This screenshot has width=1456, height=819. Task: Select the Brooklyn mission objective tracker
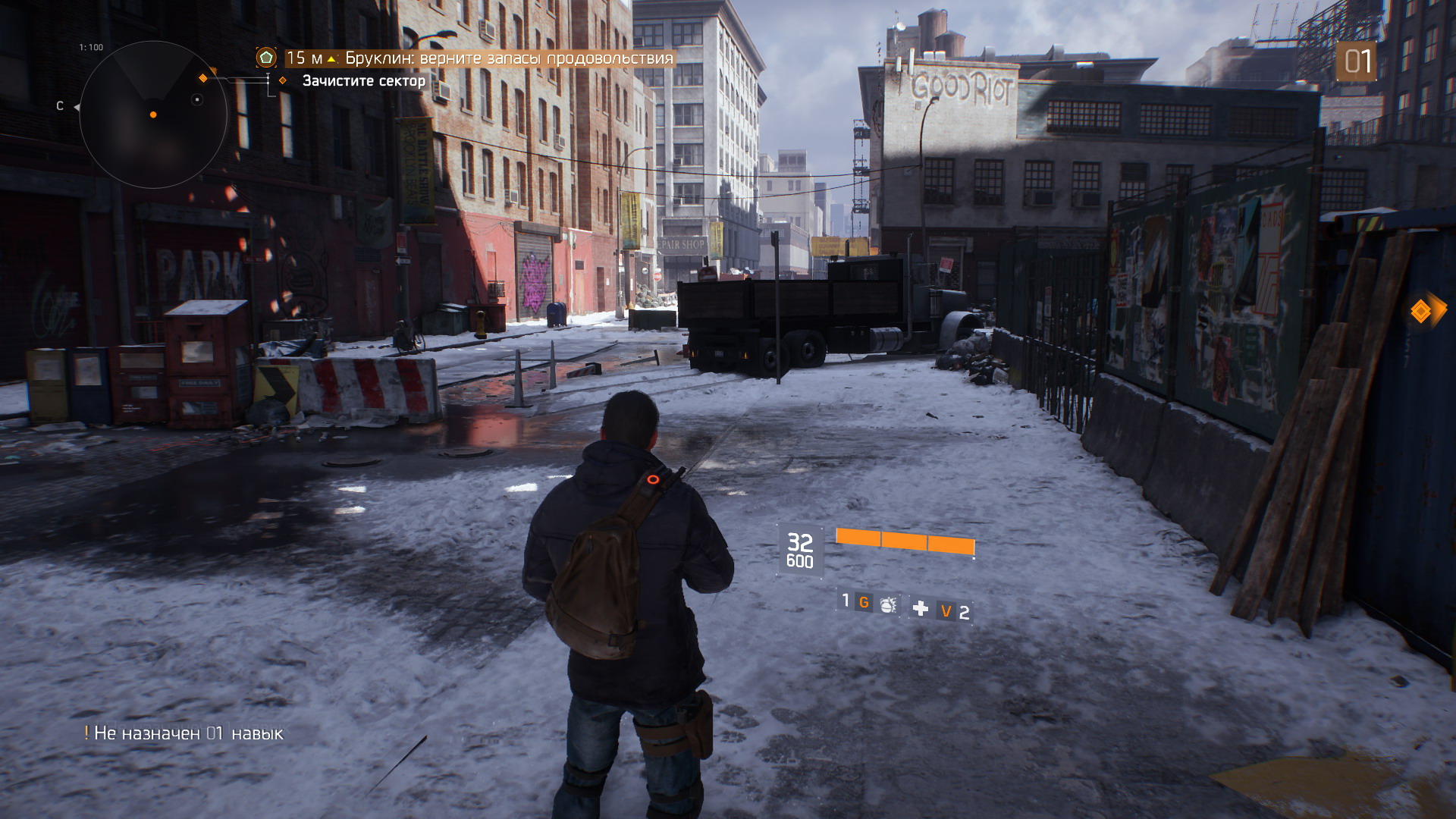pyautogui.click(x=479, y=58)
